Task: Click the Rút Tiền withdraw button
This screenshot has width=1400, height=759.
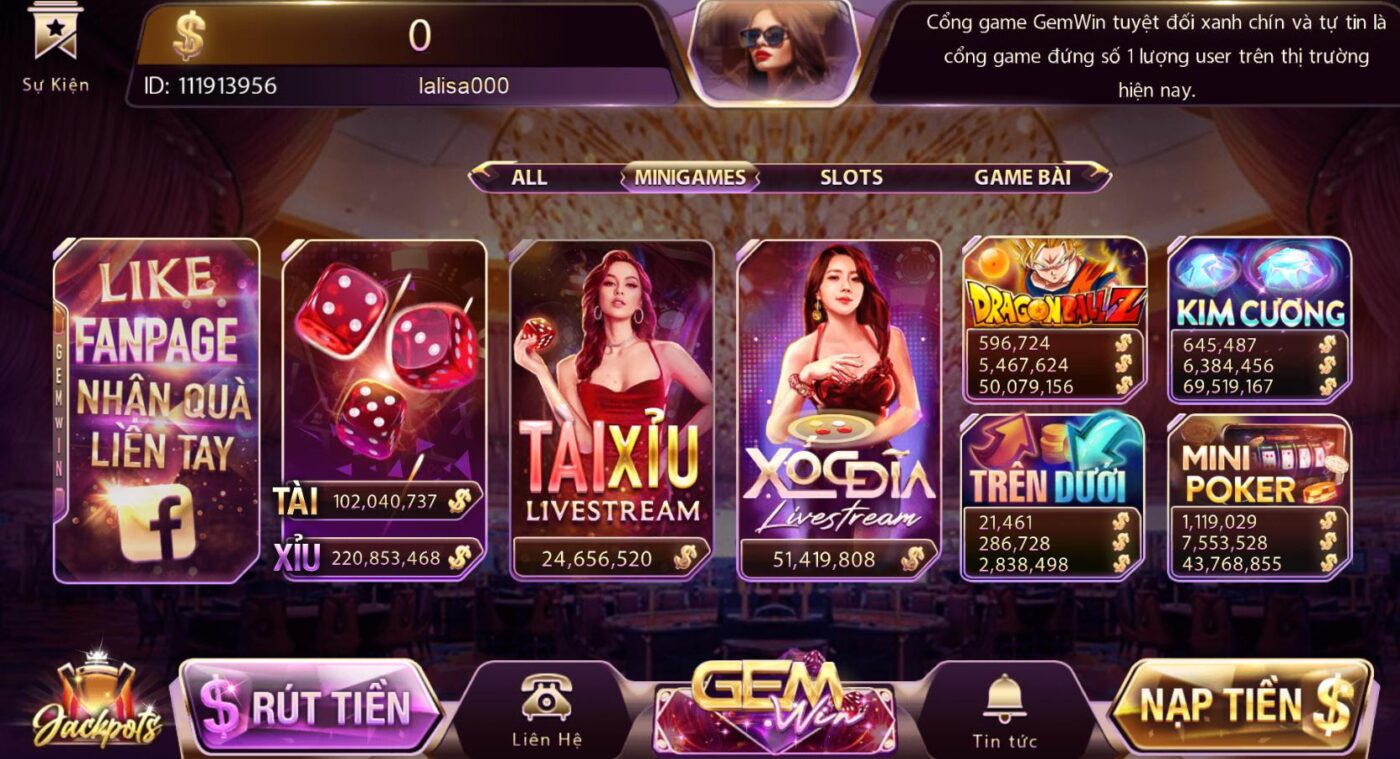Action: (310, 706)
